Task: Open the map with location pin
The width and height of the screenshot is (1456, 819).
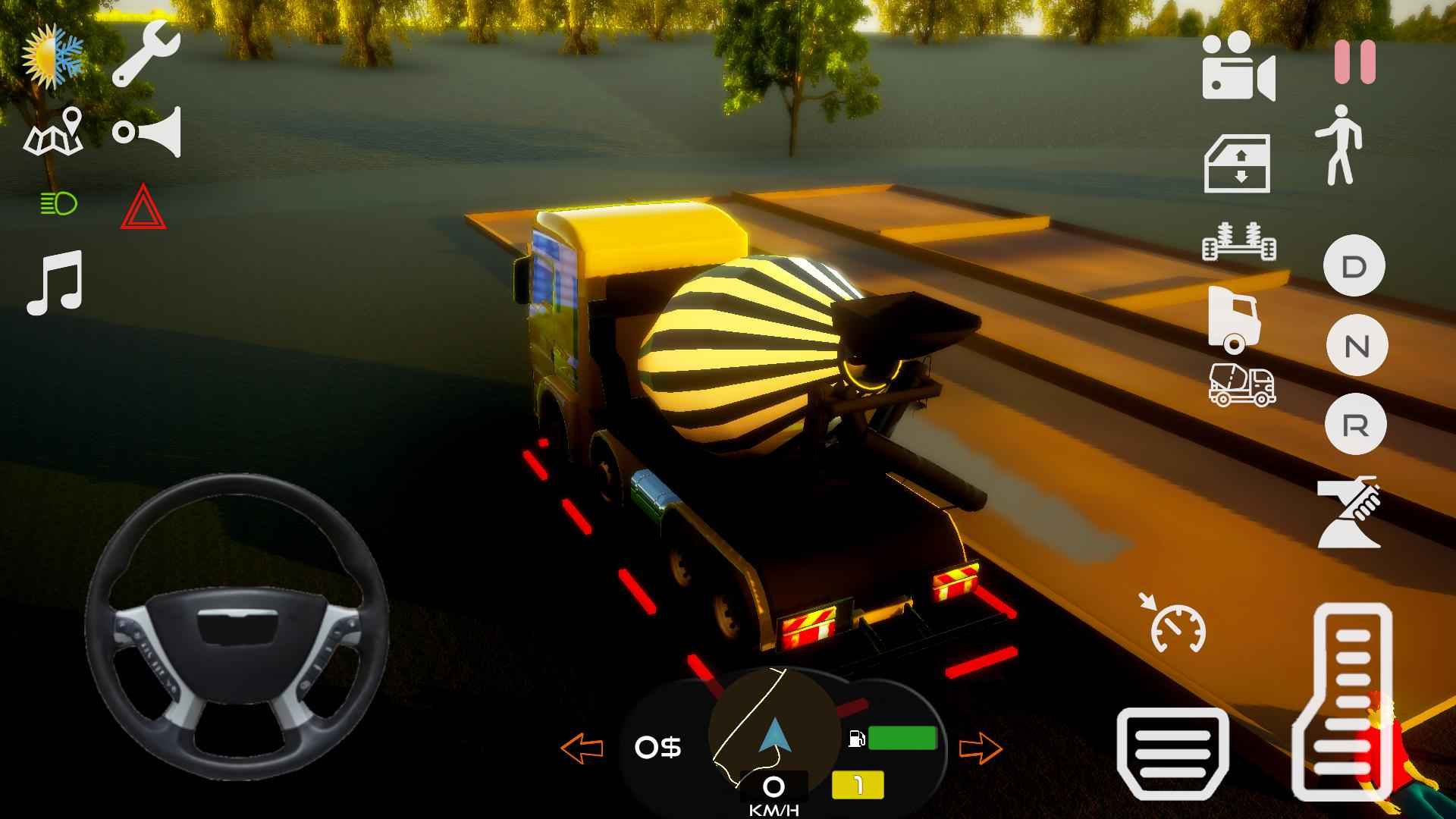Action: [55, 133]
